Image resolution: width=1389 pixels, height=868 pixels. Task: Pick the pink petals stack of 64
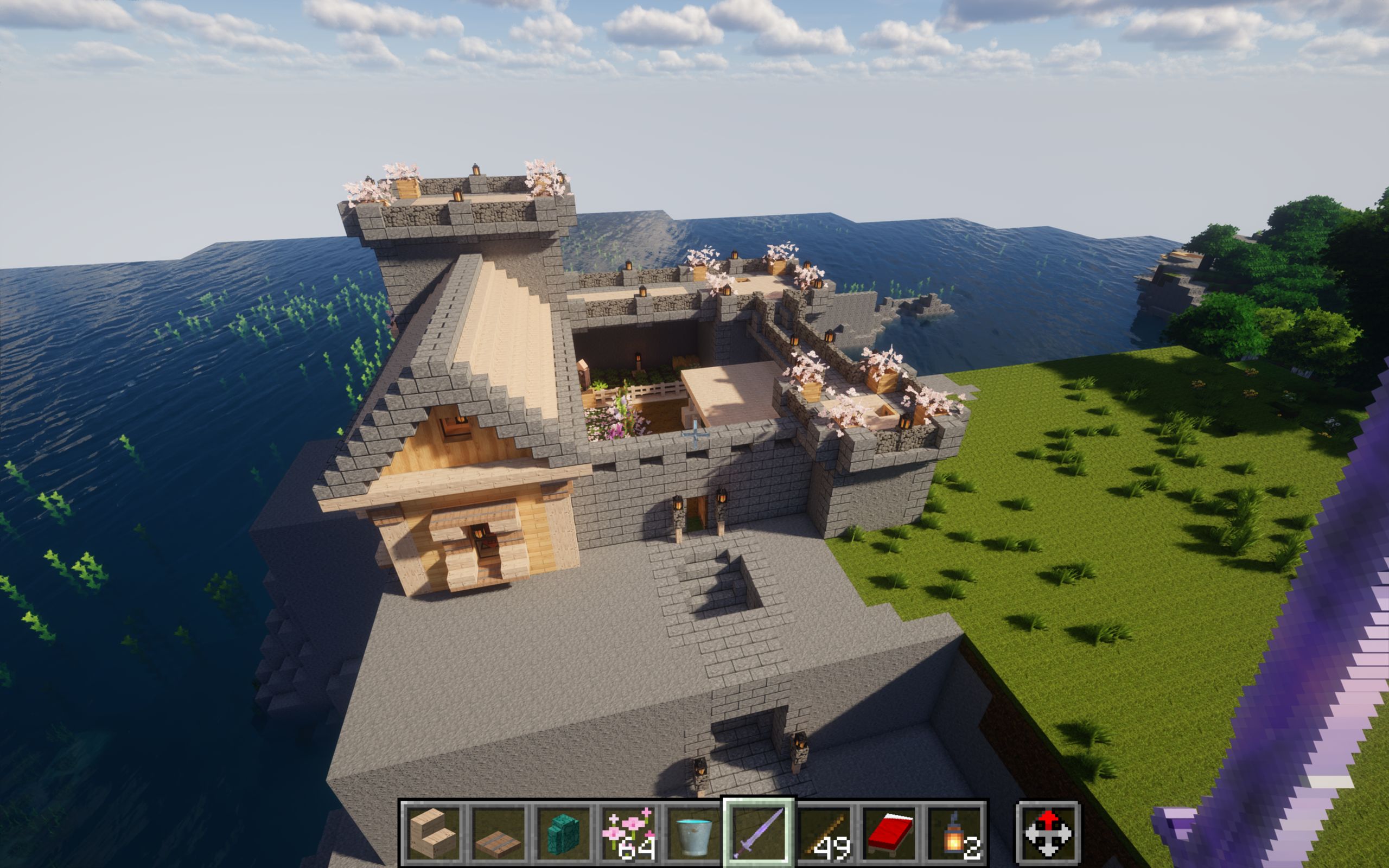(x=628, y=832)
